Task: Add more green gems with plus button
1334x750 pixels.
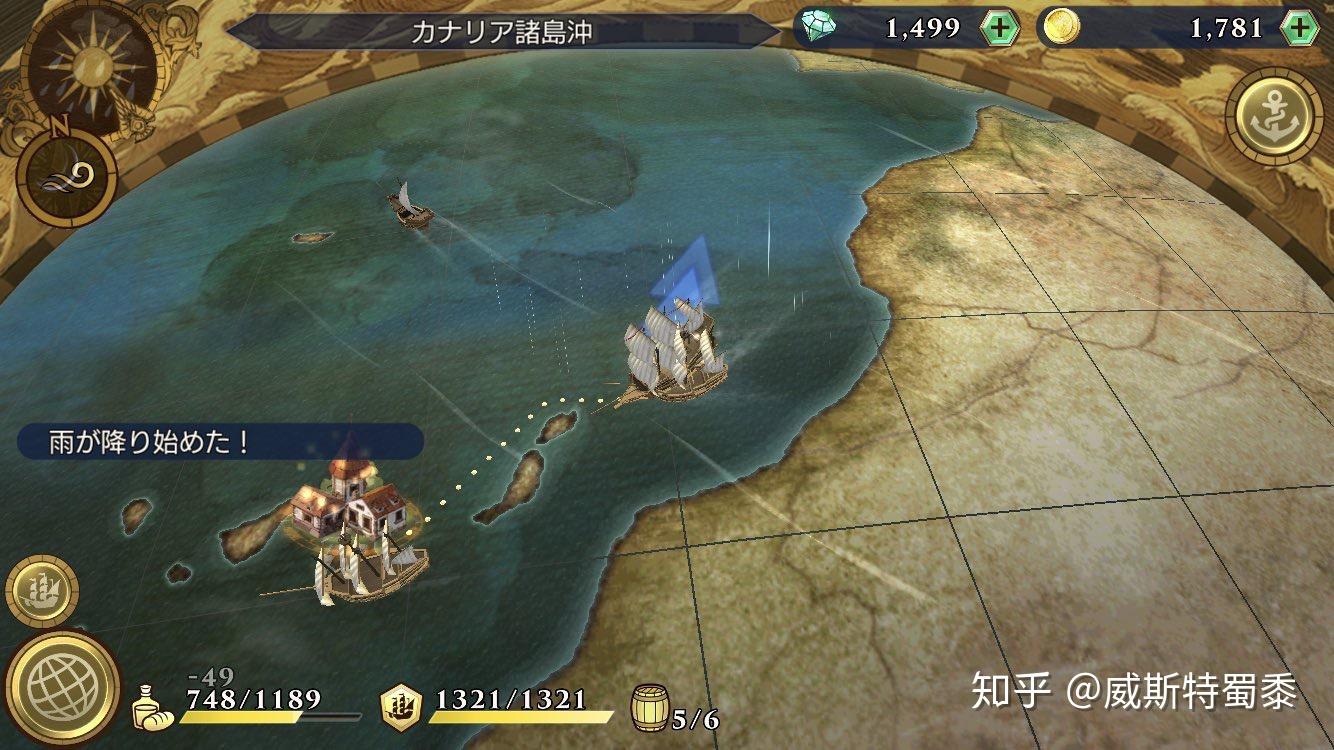Action: point(999,28)
